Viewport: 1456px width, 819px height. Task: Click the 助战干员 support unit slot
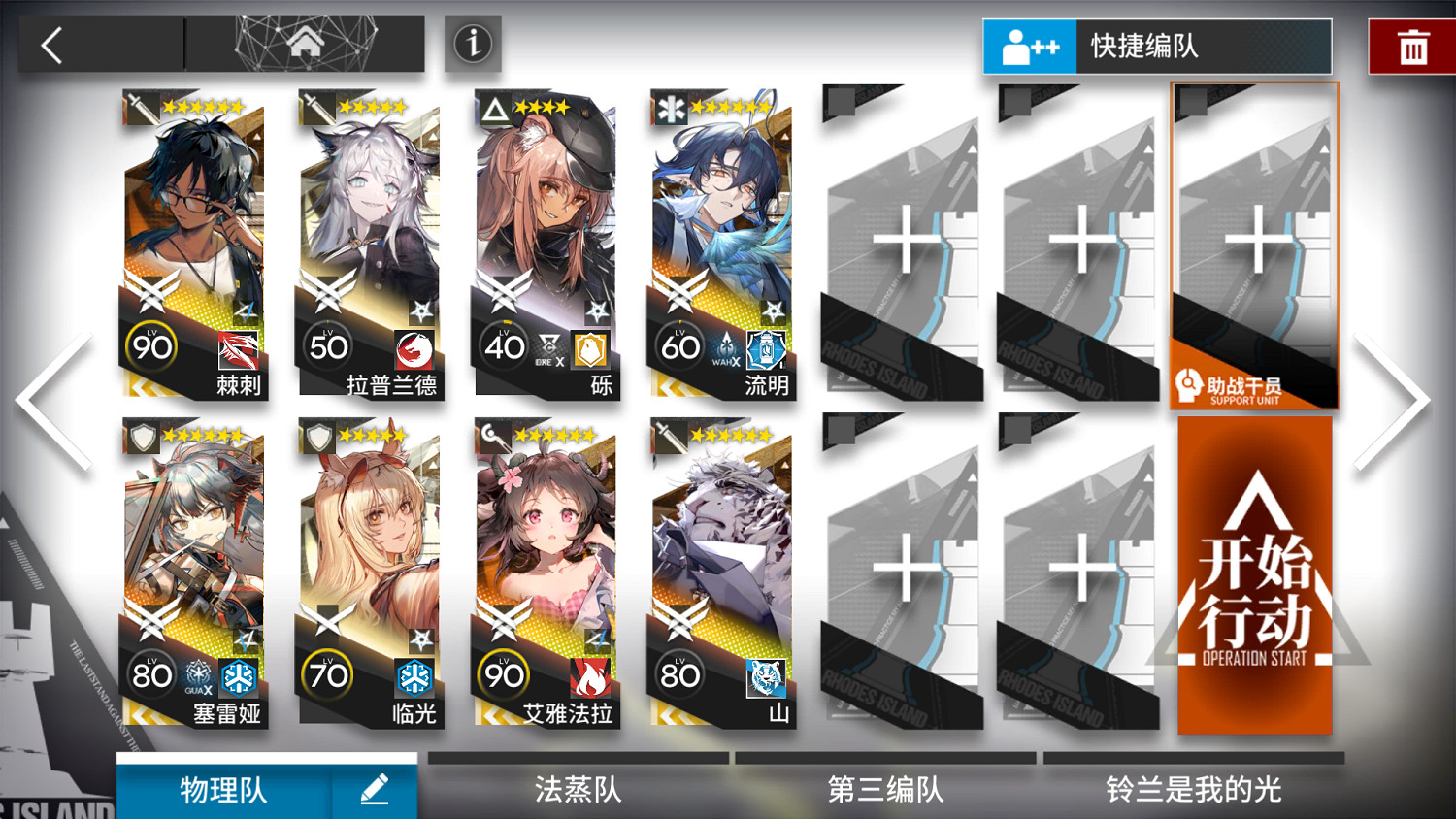[1253, 247]
